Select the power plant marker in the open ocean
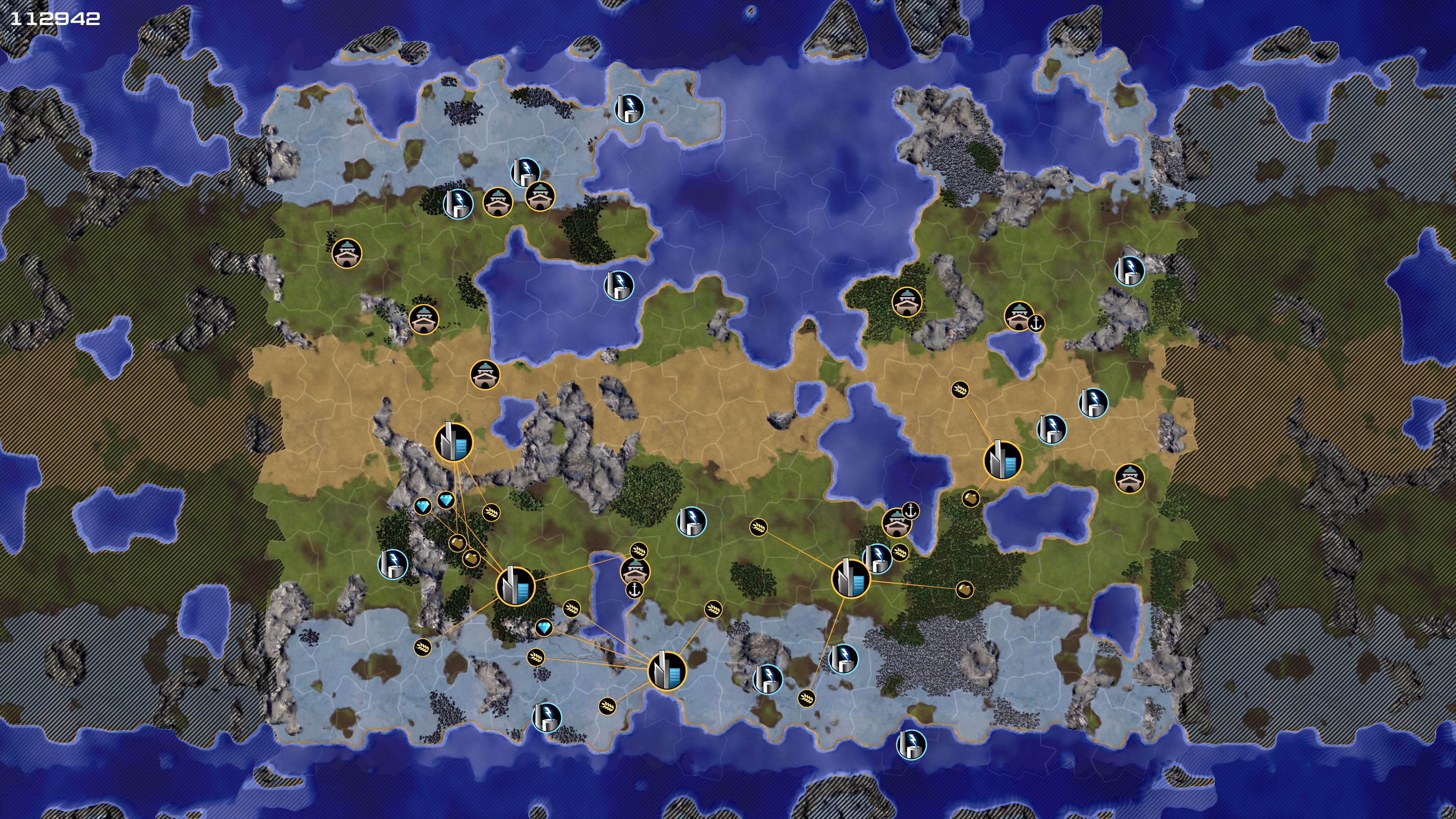The height and width of the screenshot is (819, 1456). click(910, 744)
